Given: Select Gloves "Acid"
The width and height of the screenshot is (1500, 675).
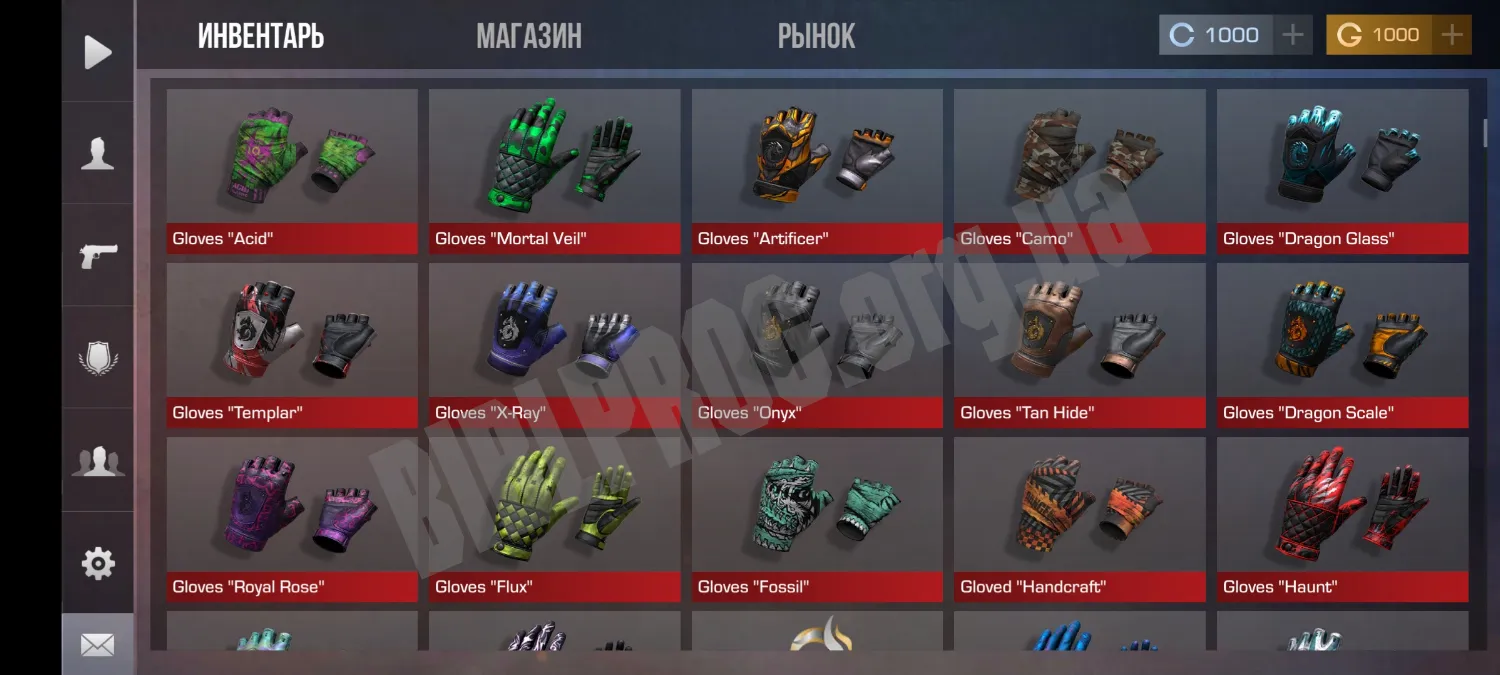Looking at the screenshot, I should 292,170.
